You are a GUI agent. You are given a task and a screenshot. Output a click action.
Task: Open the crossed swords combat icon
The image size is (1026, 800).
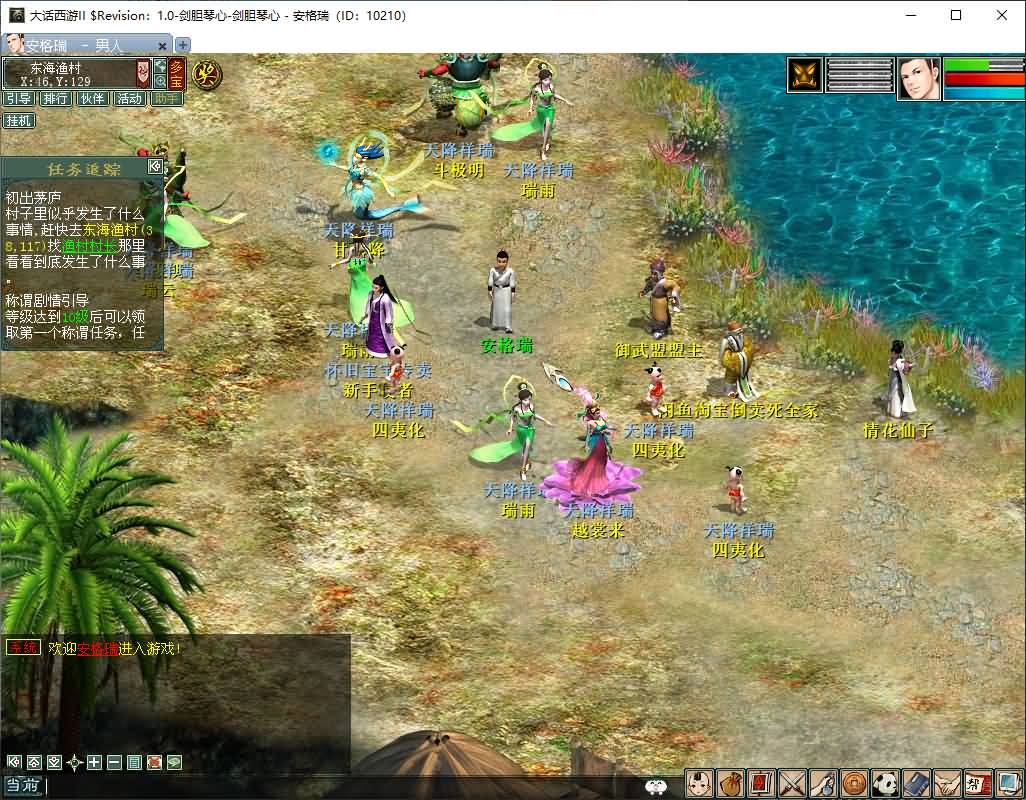coord(792,783)
